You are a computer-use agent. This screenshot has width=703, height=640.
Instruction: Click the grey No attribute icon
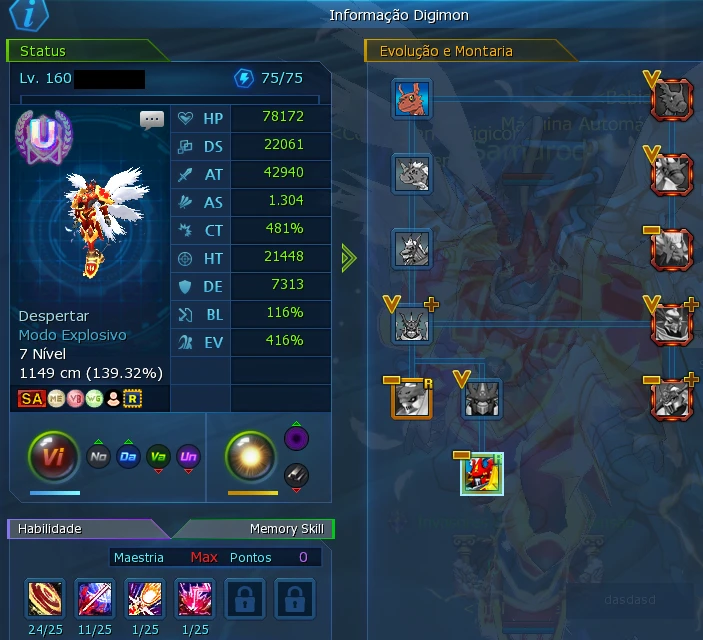[x=98, y=458]
